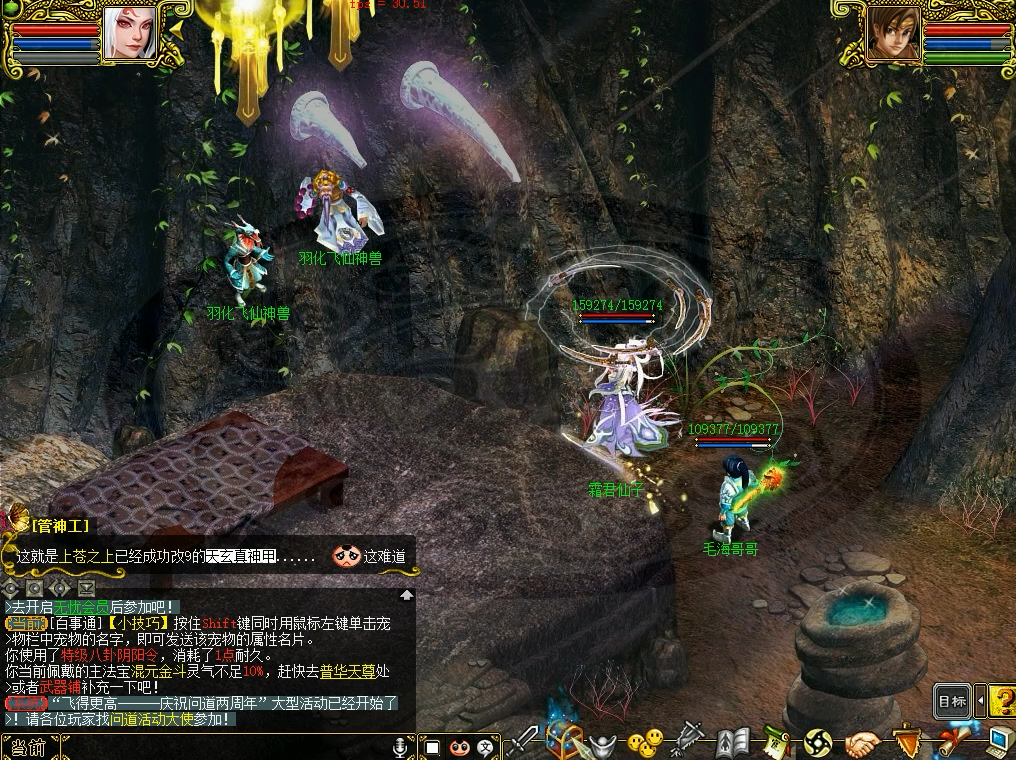Open the computer system menu icon
The height and width of the screenshot is (760, 1016).
(998, 742)
